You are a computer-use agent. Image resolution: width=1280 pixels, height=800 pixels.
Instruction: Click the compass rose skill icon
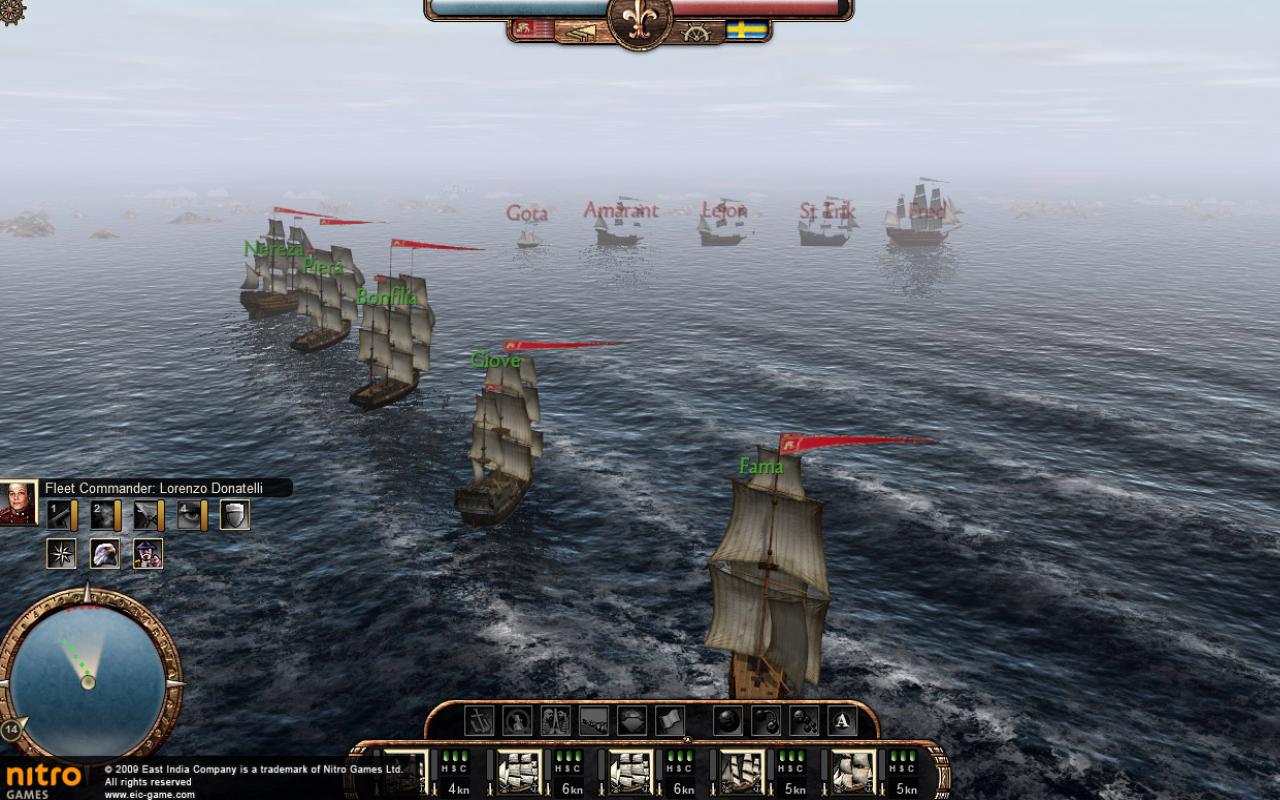[60, 553]
